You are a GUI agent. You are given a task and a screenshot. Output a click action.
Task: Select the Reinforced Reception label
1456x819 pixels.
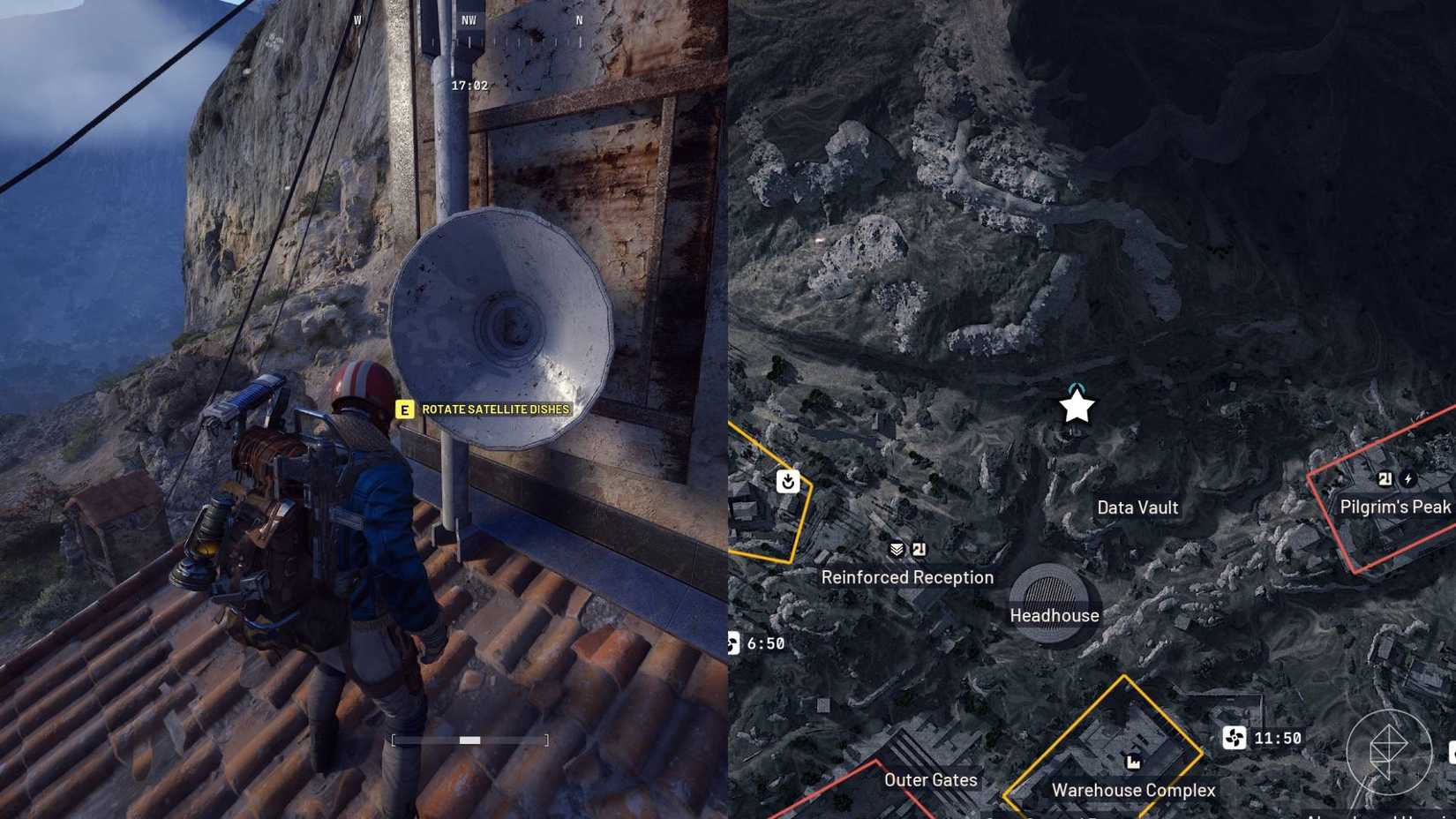point(908,577)
